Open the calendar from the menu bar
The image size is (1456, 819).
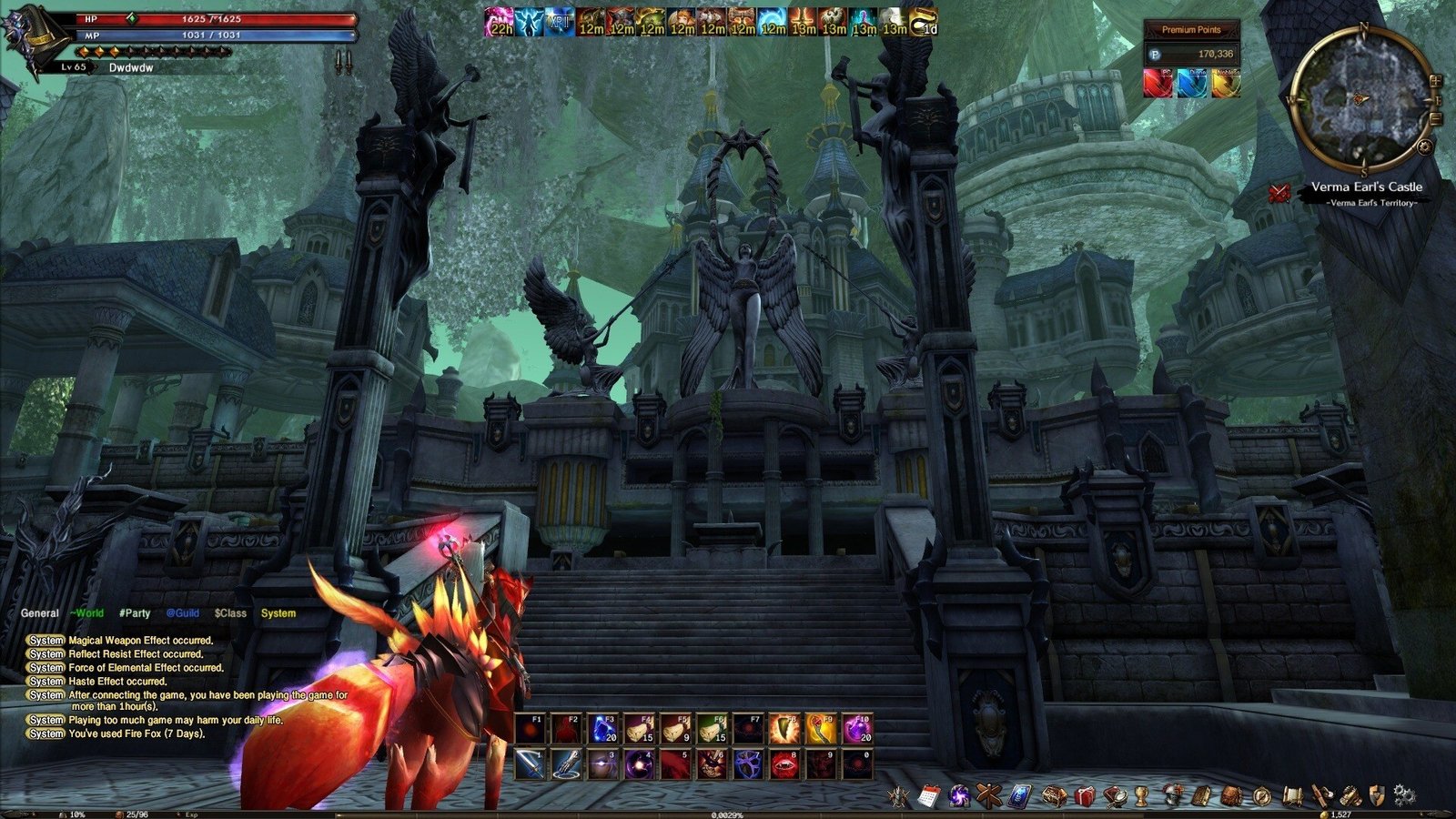[928, 796]
